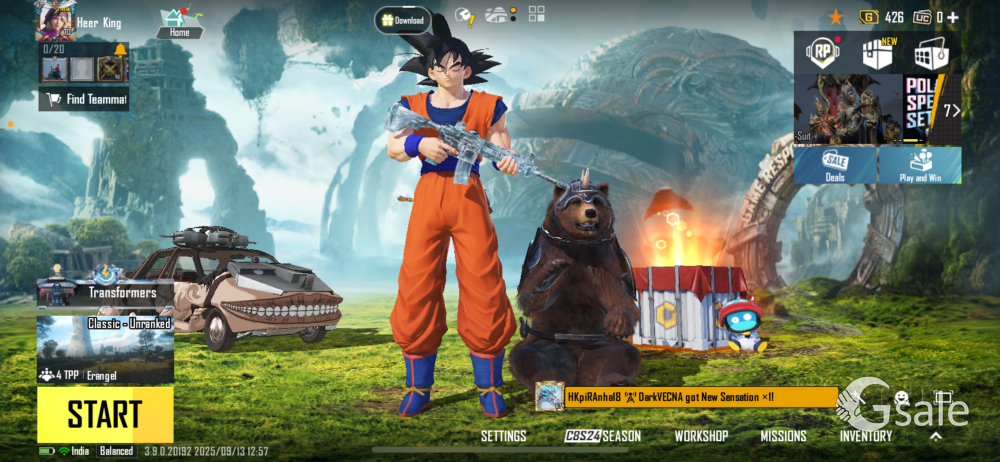View the Missions menu
This screenshot has width=1000, height=462.
(783, 436)
